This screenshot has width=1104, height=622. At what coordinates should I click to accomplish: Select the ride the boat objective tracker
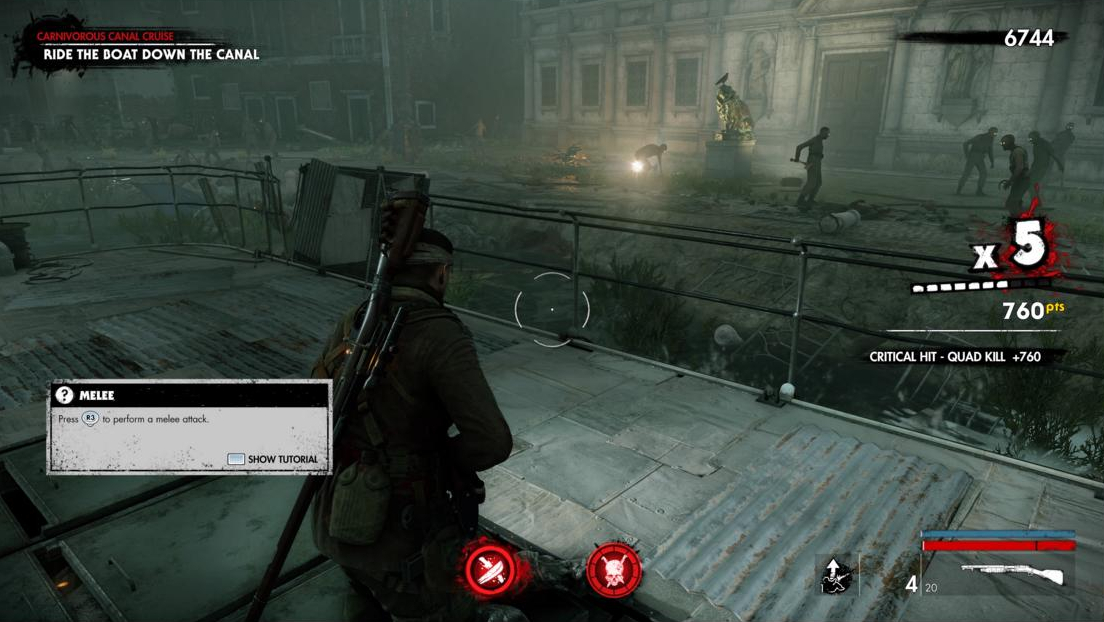(150, 54)
